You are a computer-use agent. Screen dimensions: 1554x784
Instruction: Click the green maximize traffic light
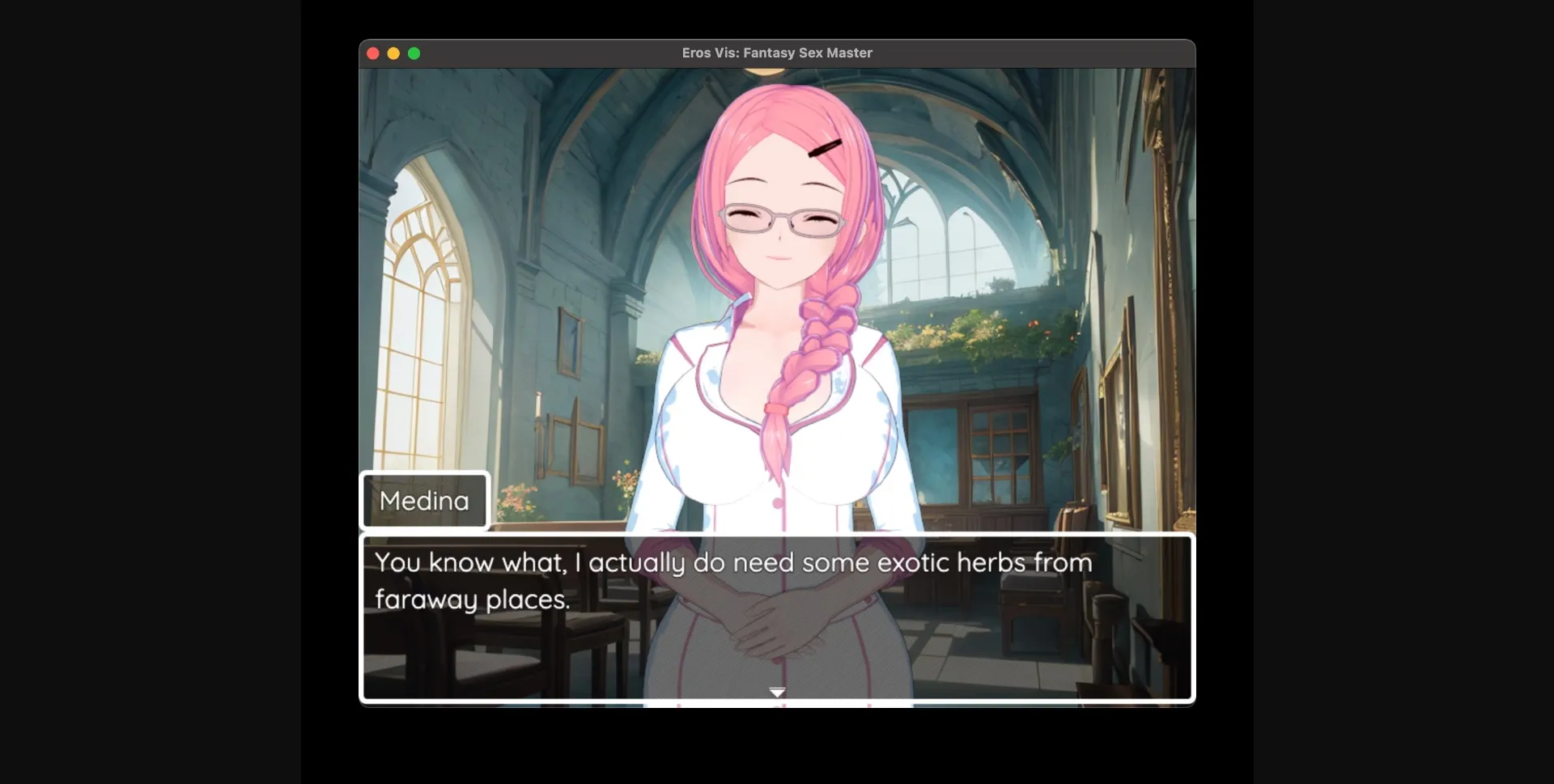tap(415, 53)
